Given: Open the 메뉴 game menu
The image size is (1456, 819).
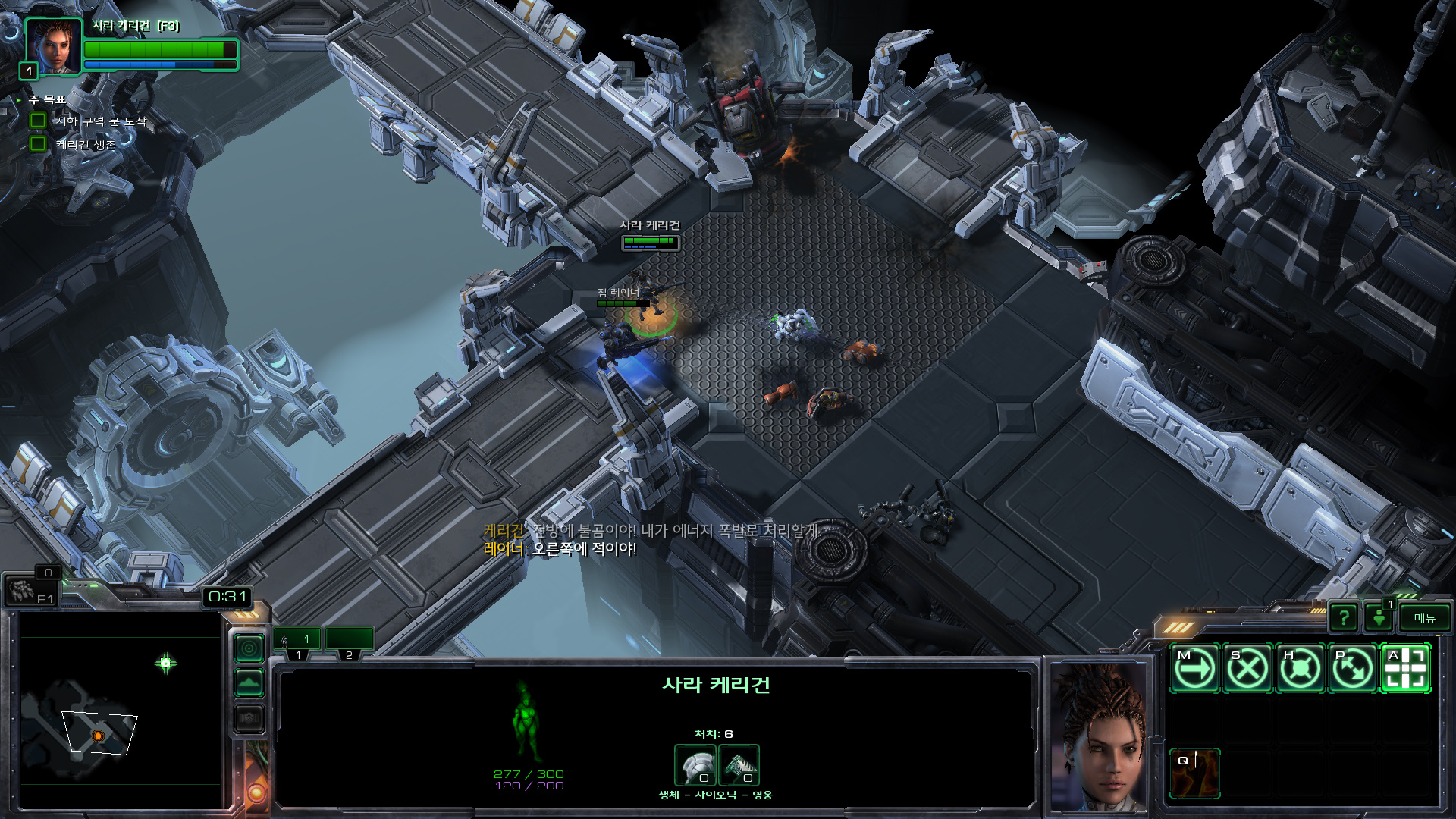Looking at the screenshot, I should tap(1424, 618).
